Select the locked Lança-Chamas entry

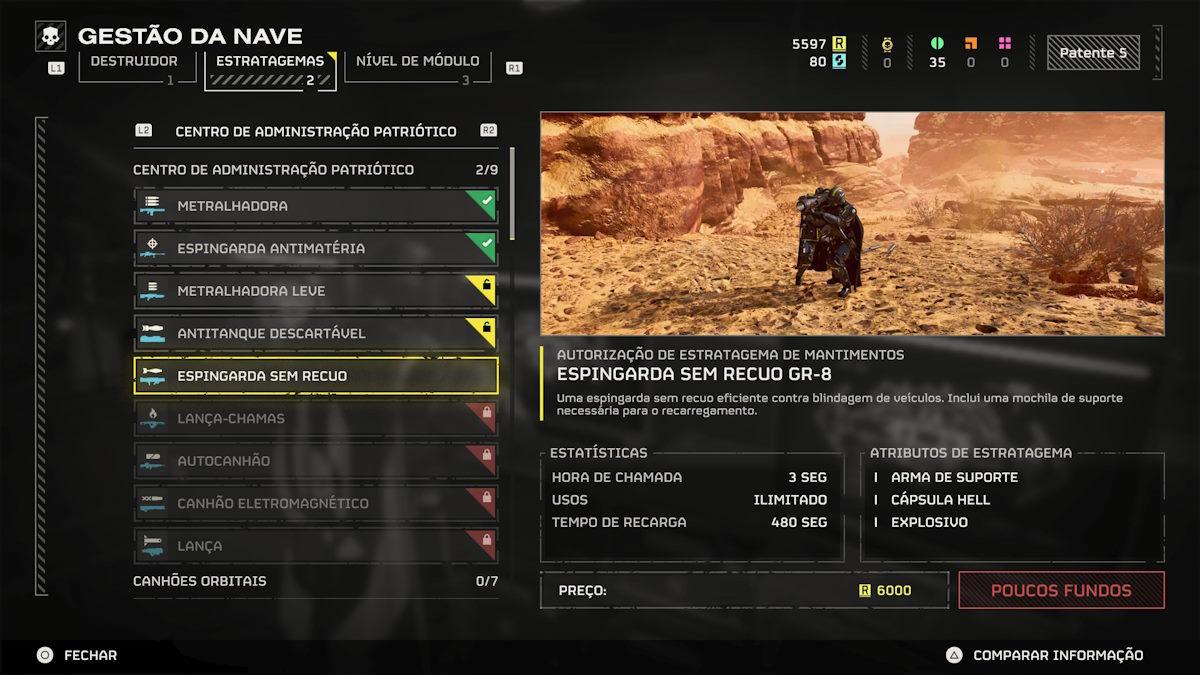click(x=315, y=418)
